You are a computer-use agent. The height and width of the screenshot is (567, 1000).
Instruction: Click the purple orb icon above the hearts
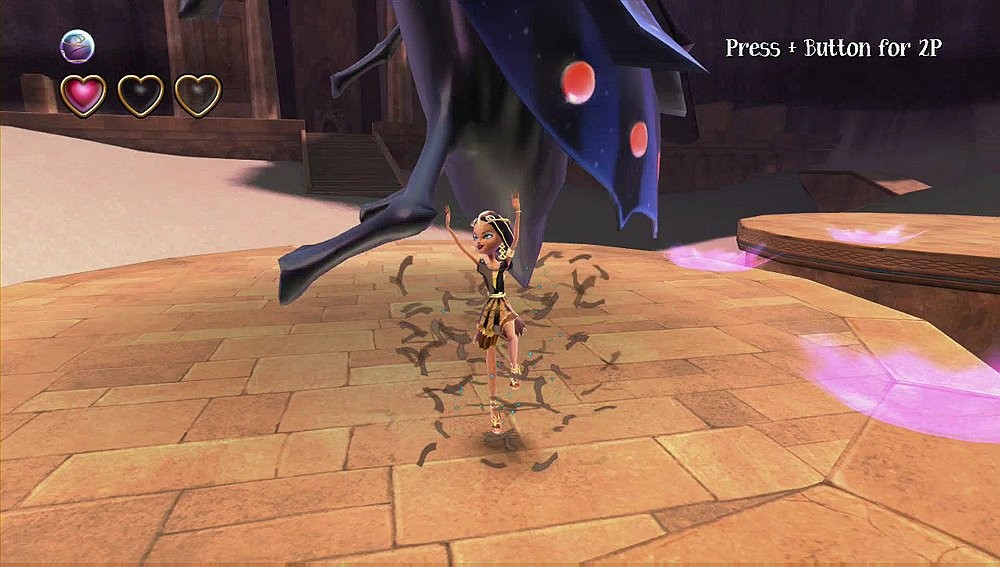tap(77, 46)
